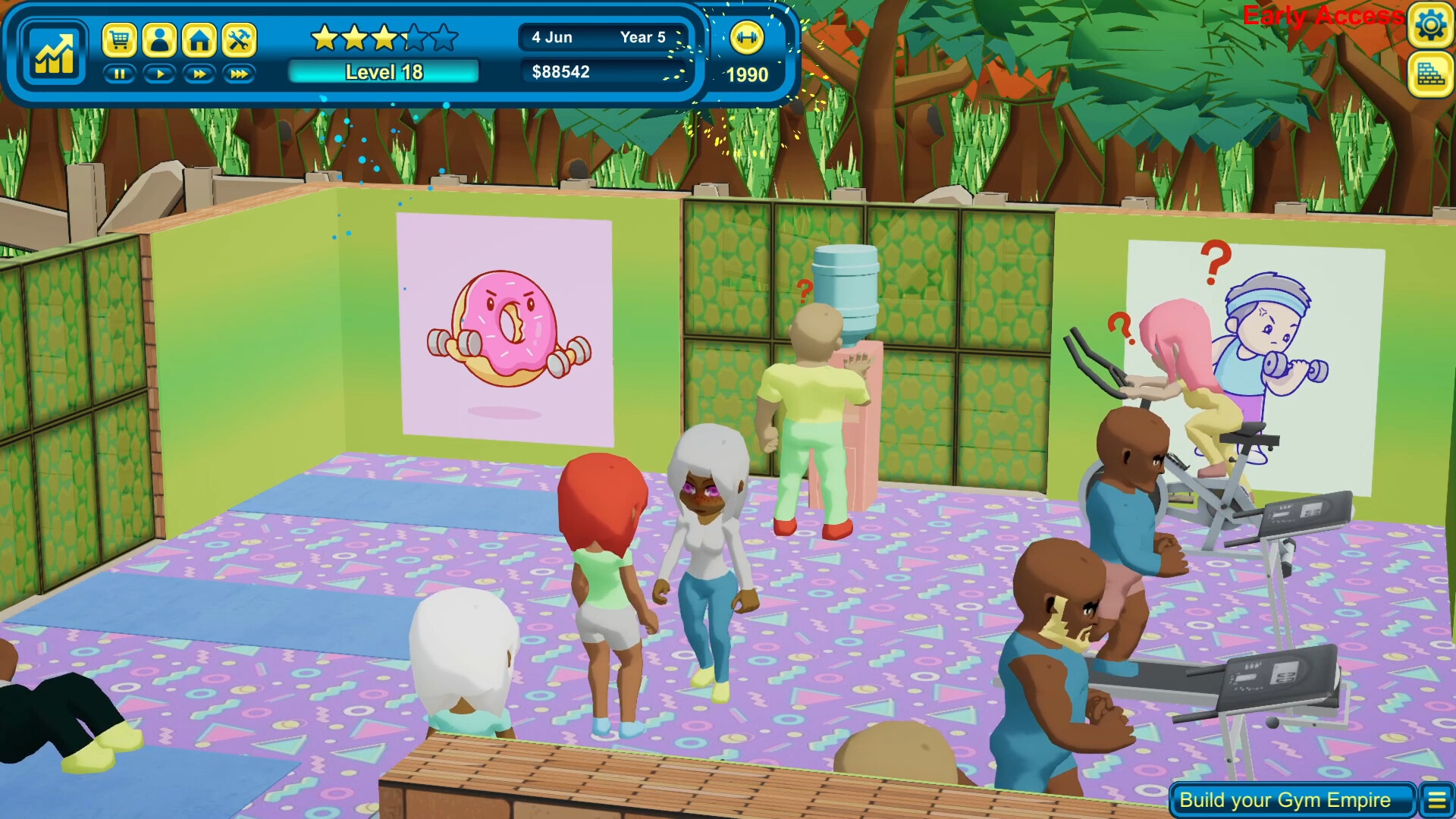This screenshot has height=819, width=1456.
Task: Open the brick wall build mode
Action: pos(1430,74)
